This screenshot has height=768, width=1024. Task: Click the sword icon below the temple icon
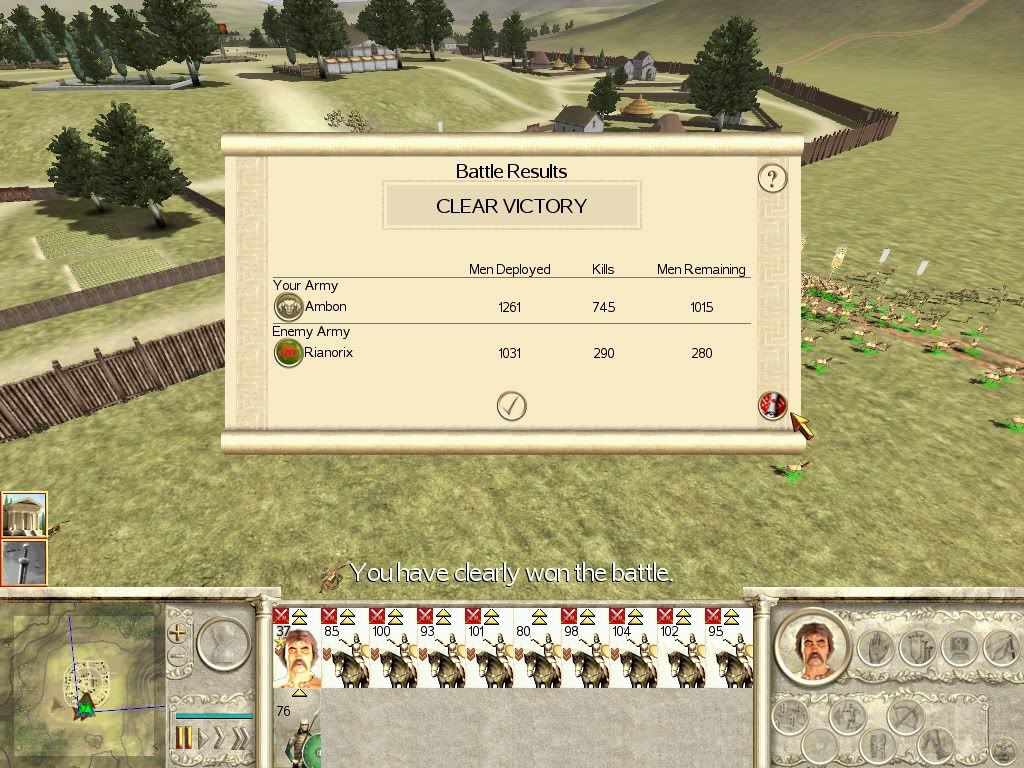click(x=24, y=561)
